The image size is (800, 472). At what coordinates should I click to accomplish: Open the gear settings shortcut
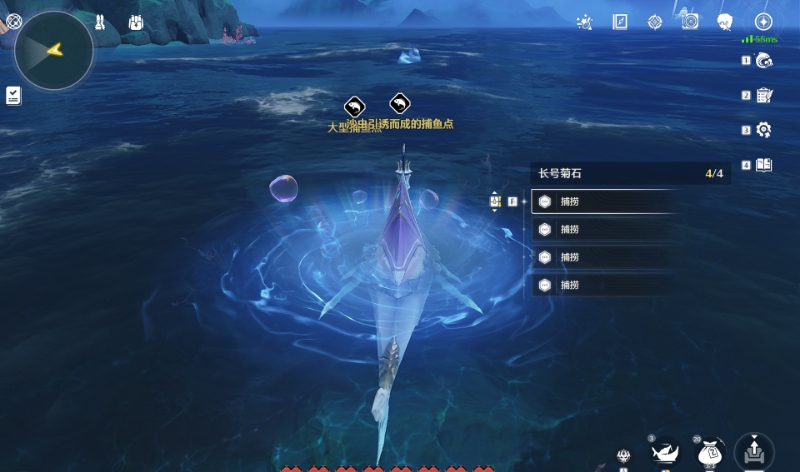pyautogui.click(x=764, y=130)
